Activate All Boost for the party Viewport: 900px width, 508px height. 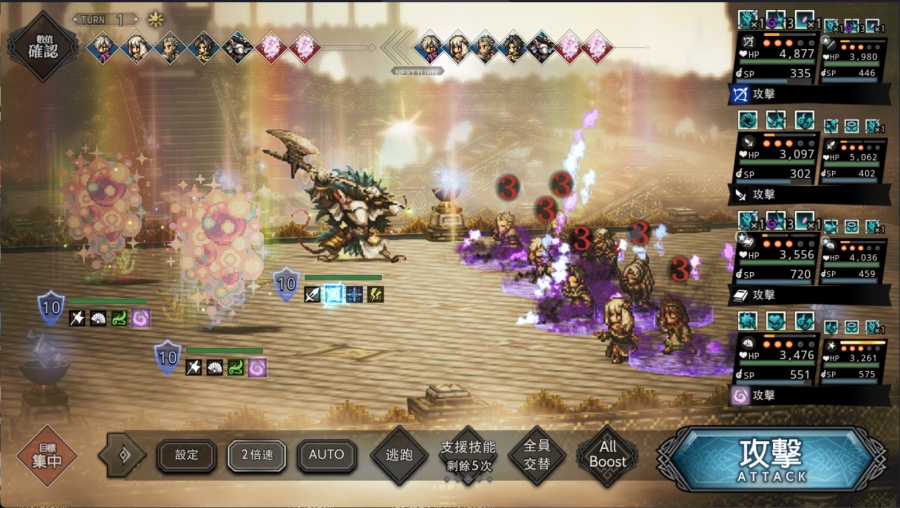(607, 456)
